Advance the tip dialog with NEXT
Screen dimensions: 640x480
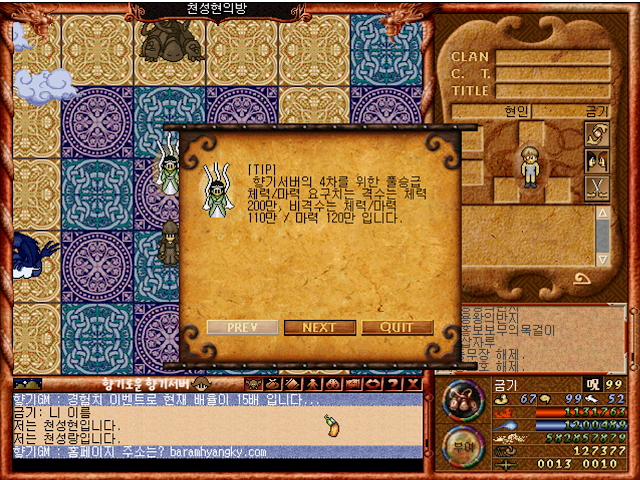tap(319, 328)
